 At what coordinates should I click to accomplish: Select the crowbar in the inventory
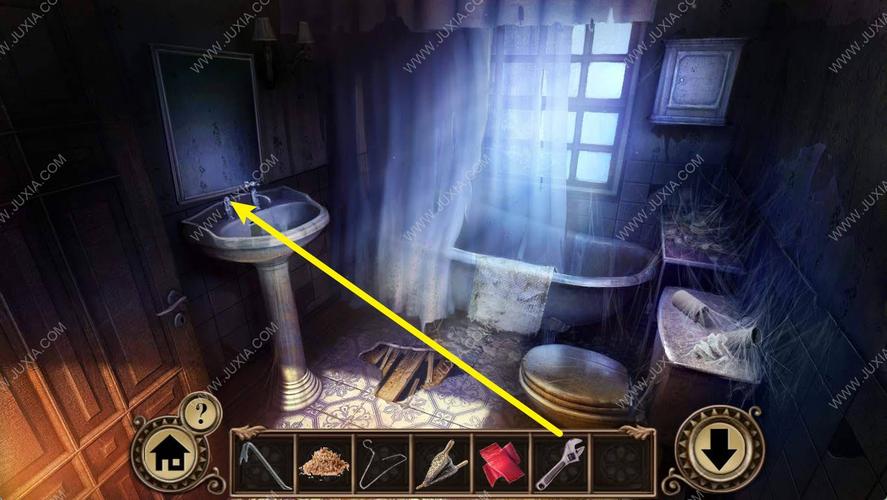(264, 464)
